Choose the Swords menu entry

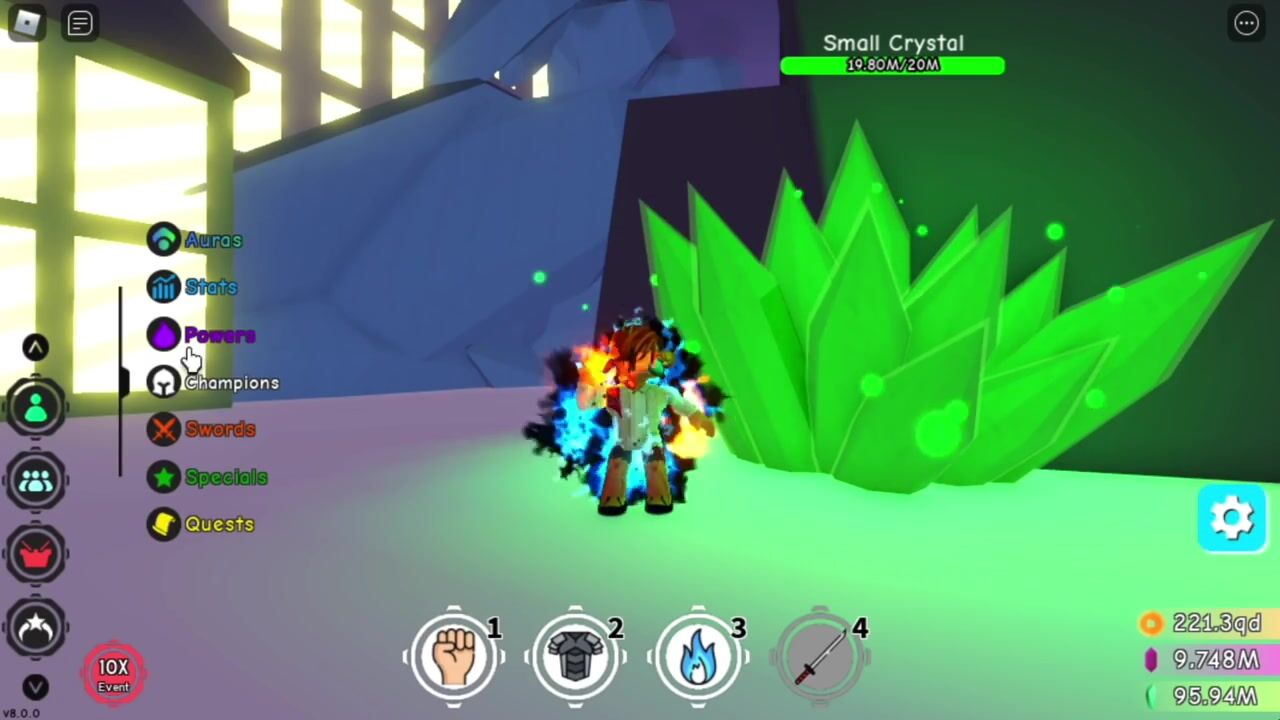203,430
